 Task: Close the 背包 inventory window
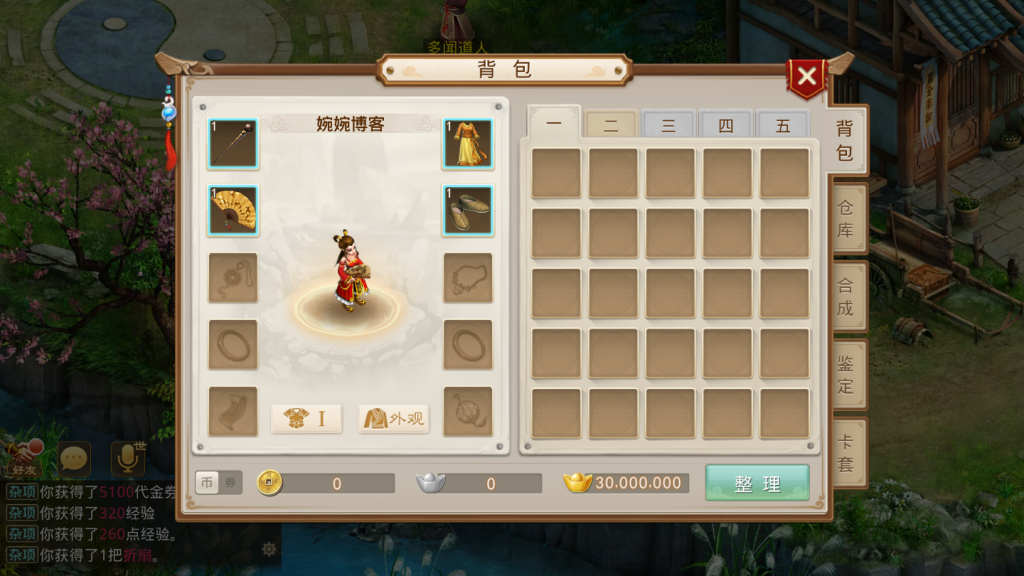(x=806, y=77)
